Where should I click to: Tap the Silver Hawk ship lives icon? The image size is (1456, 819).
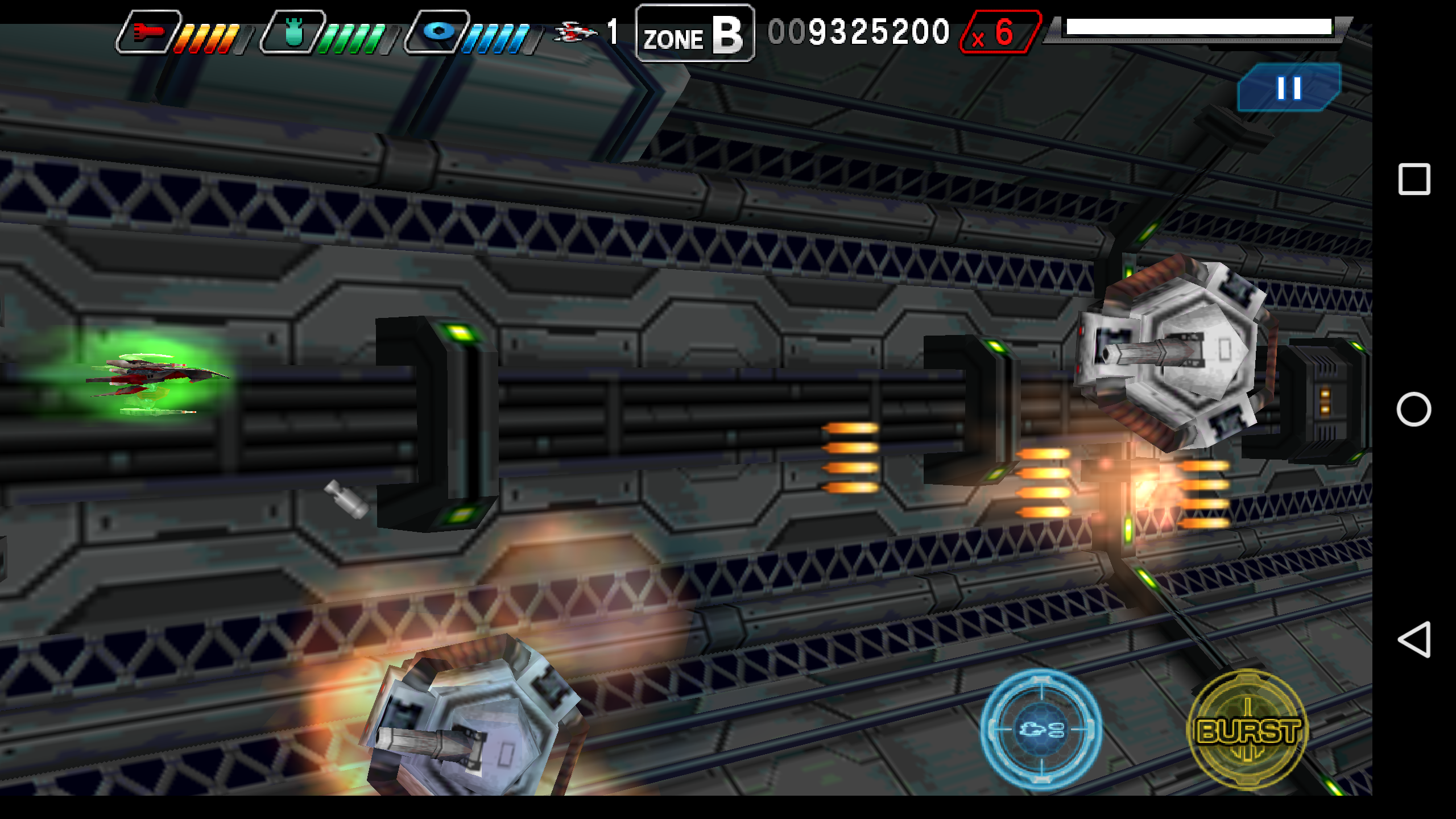(x=574, y=31)
